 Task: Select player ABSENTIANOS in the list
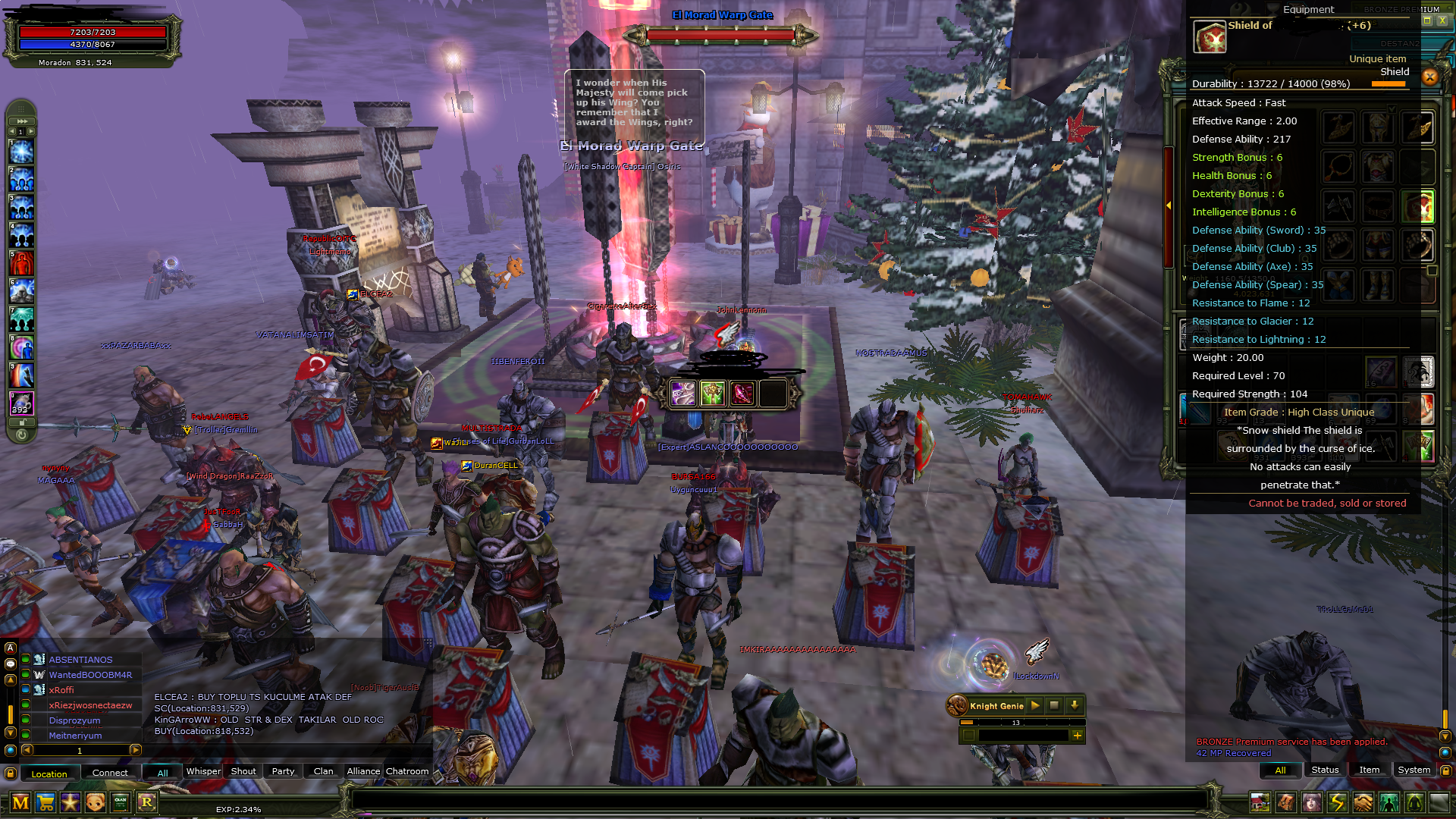(x=80, y=660)
